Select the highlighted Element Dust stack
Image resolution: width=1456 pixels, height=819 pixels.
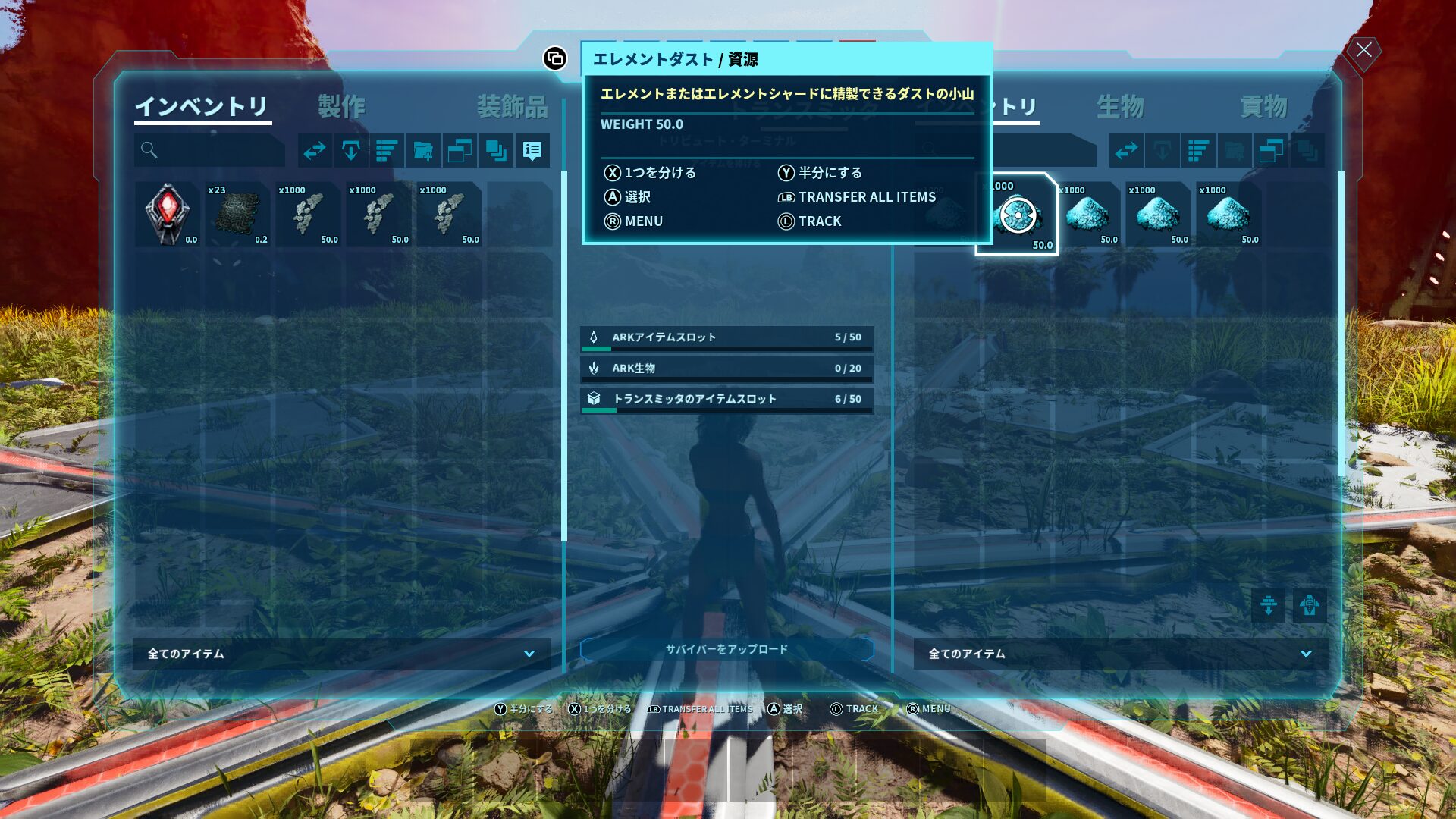pos(1017,215)
